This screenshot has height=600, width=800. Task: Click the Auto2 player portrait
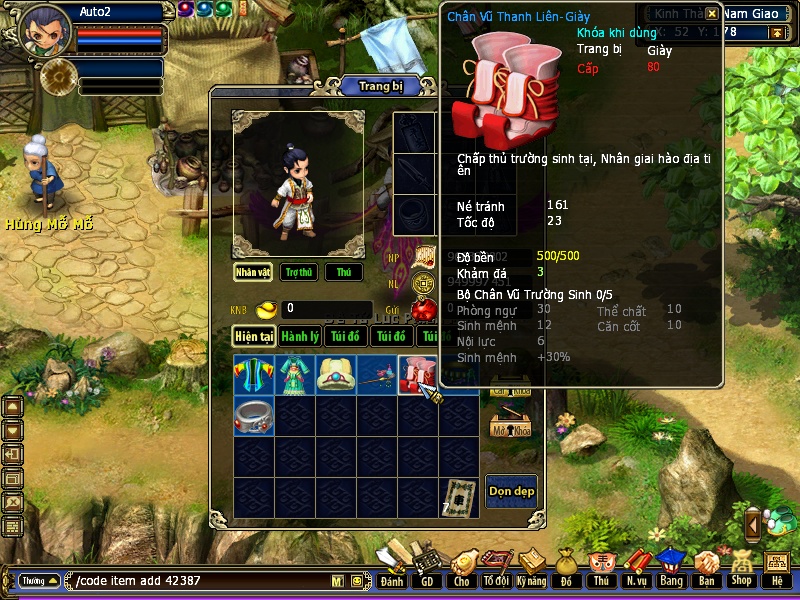46,32
